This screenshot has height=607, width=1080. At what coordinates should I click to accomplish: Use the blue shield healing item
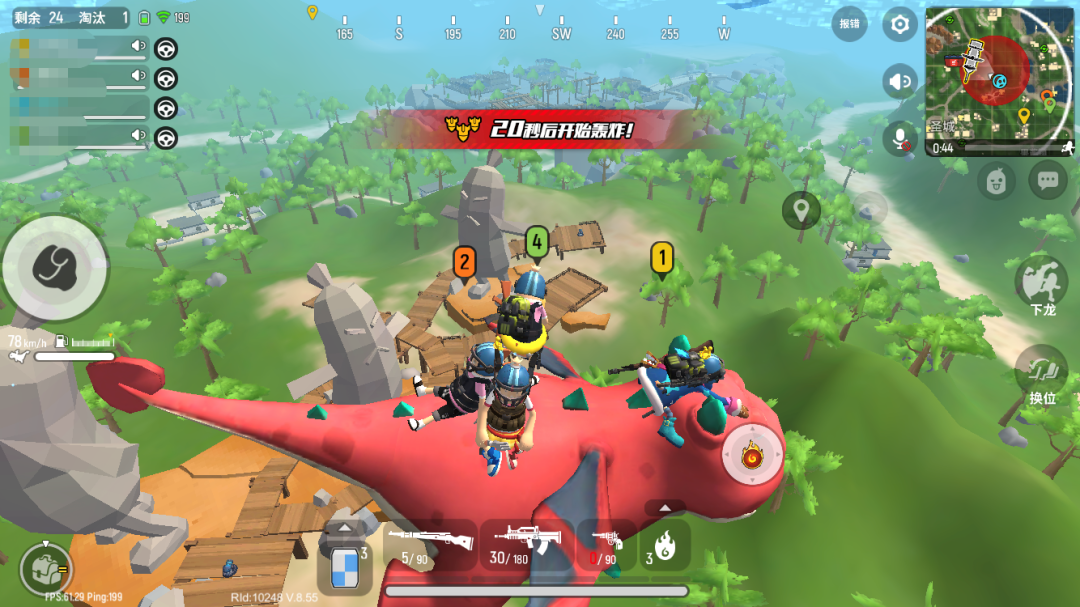(x=344, y=567)
